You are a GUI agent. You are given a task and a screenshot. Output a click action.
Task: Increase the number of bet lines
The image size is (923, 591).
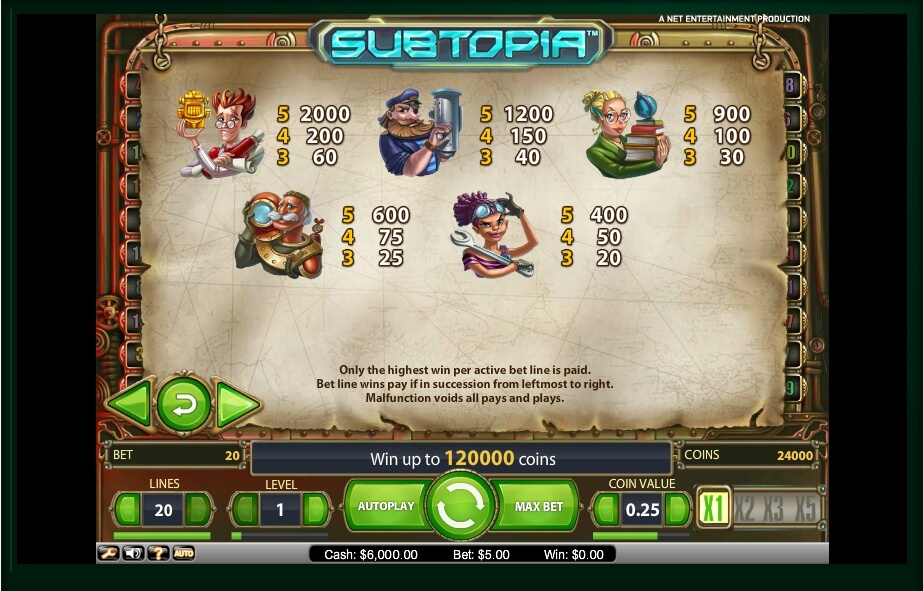pyautogui.click(x=198, y=510)
